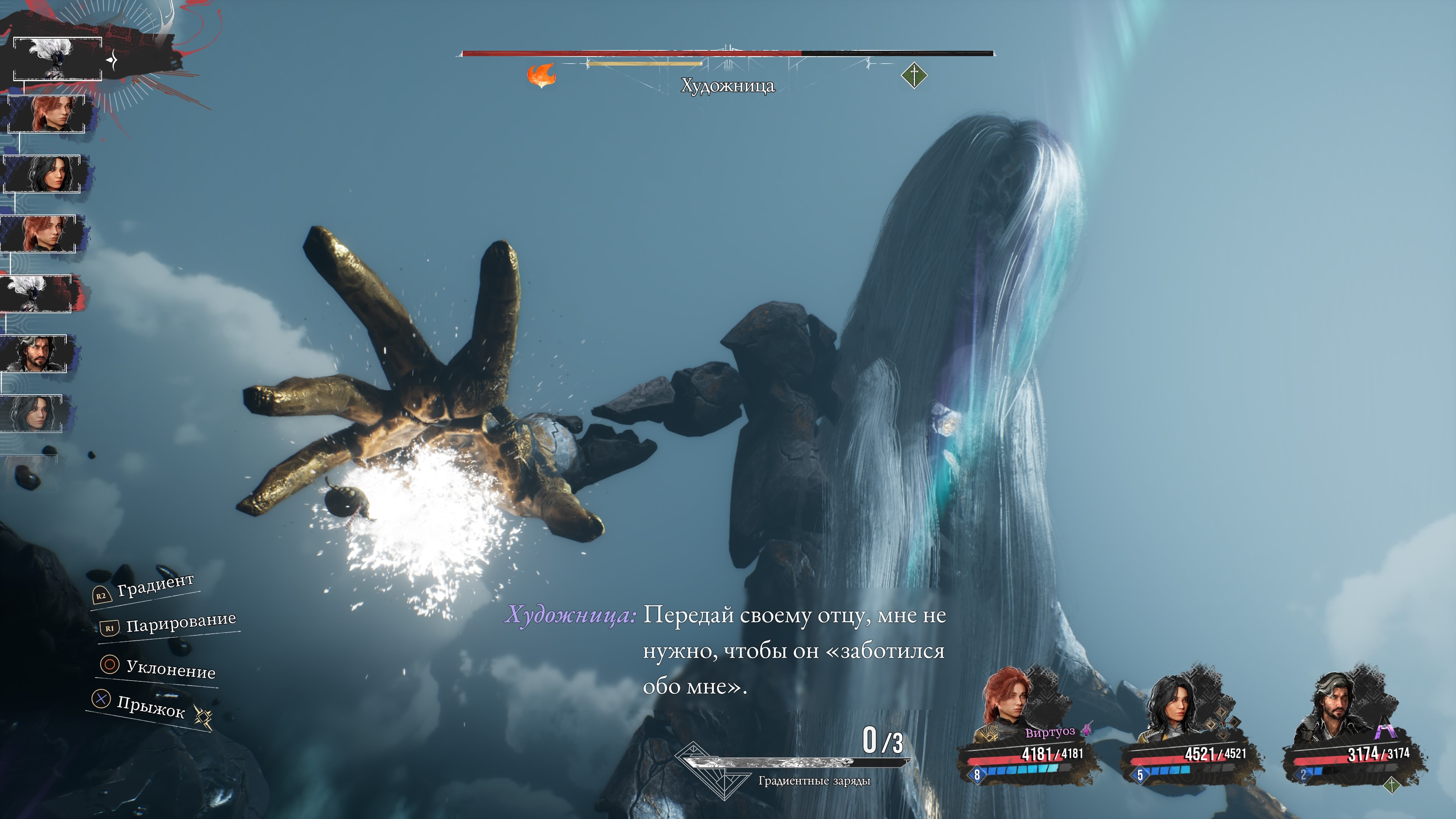The image size is (1456, 819).
Task: Click the burn flame status icon
Action: 541,75
